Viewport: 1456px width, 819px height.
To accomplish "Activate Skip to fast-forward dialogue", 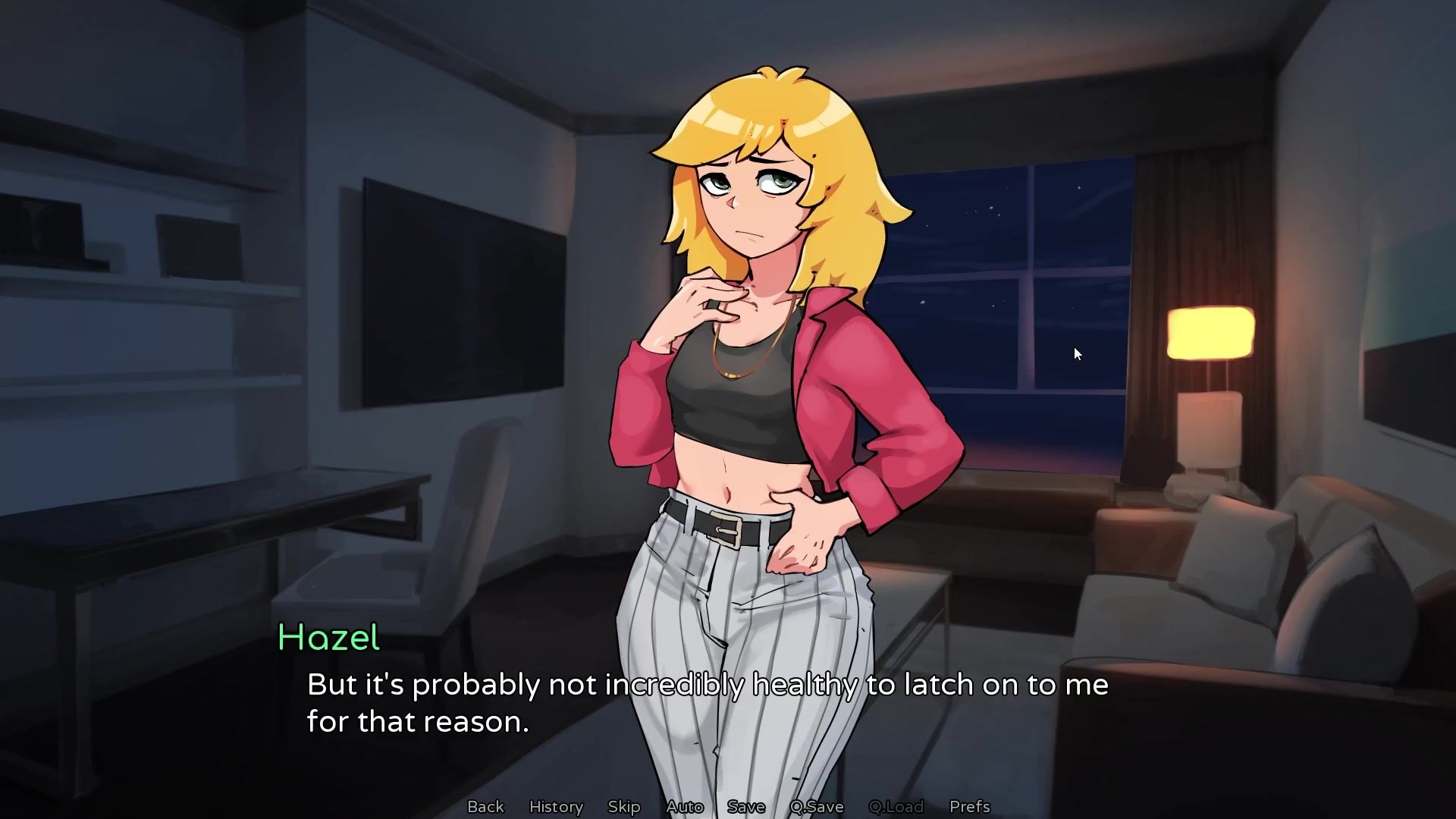I will point(624,806).
